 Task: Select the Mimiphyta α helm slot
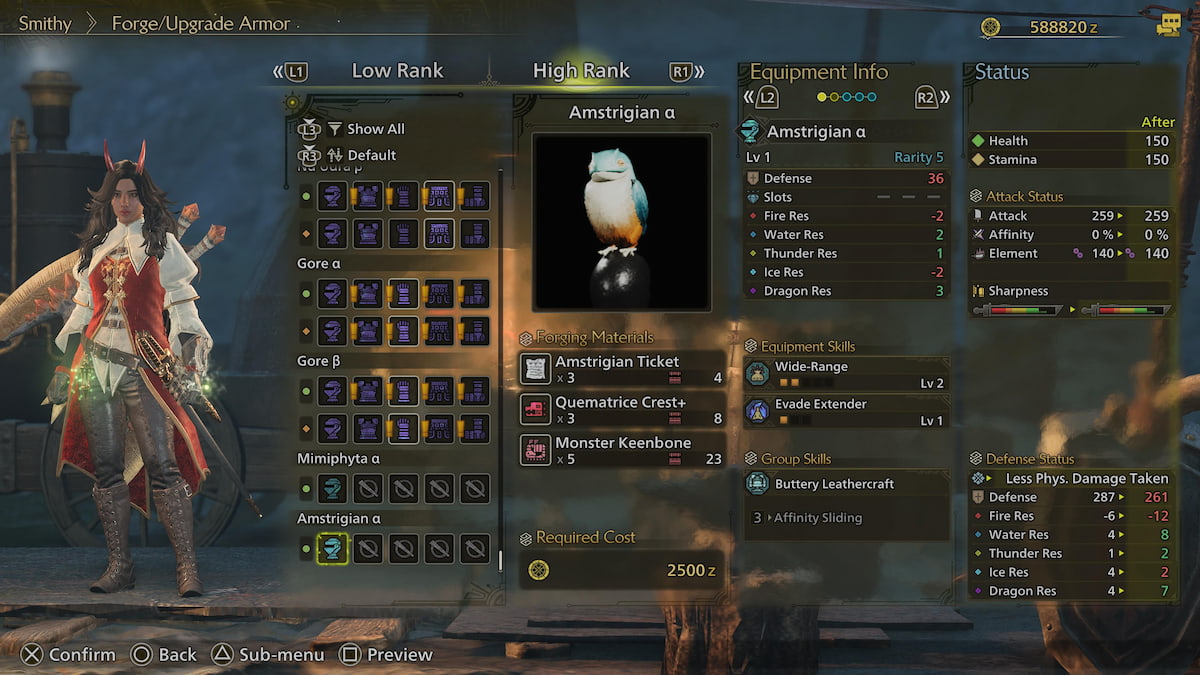(x=333, y=488)
